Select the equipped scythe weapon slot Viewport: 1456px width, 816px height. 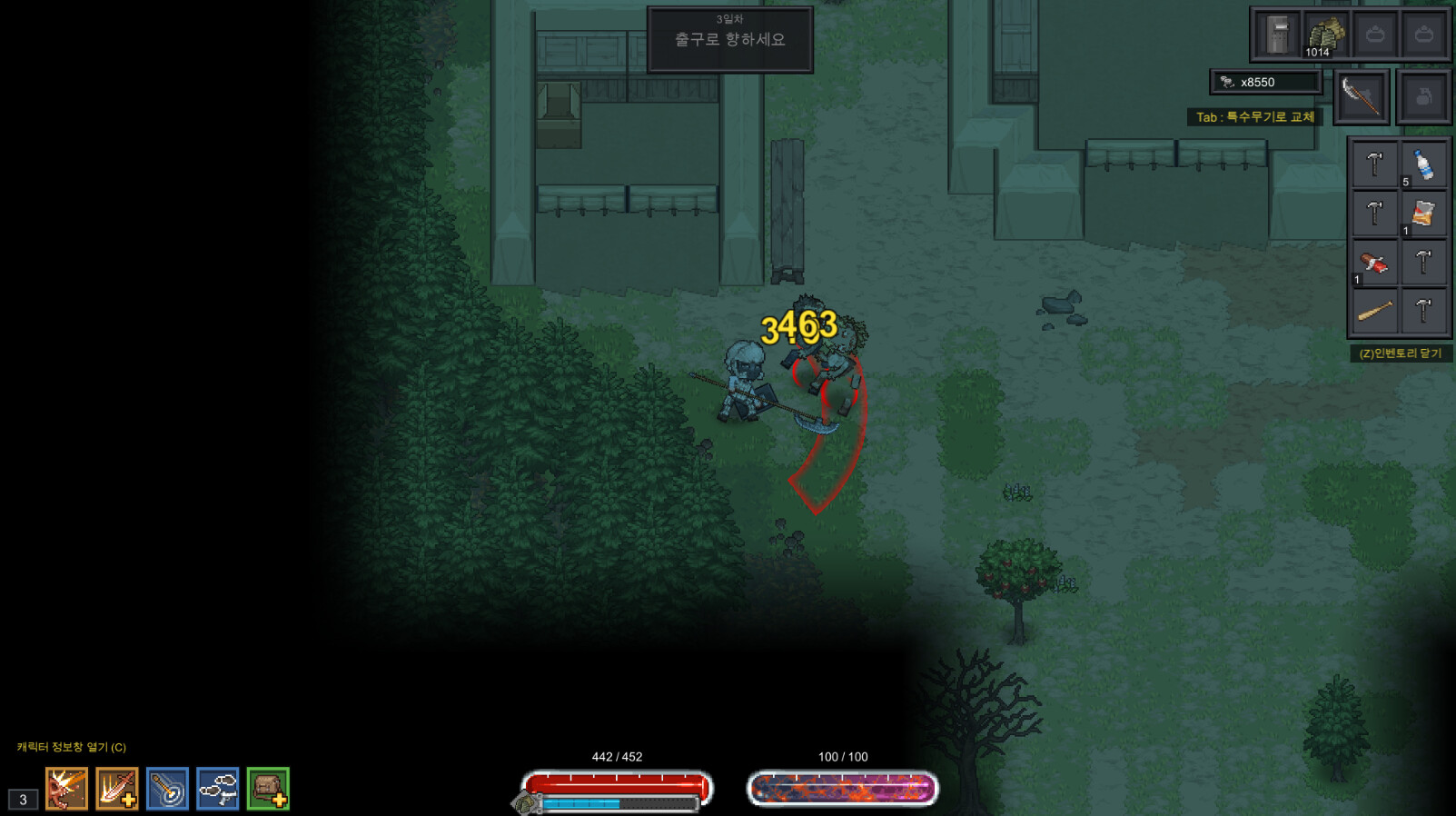pyautogui.click(x=1362, y=95)
